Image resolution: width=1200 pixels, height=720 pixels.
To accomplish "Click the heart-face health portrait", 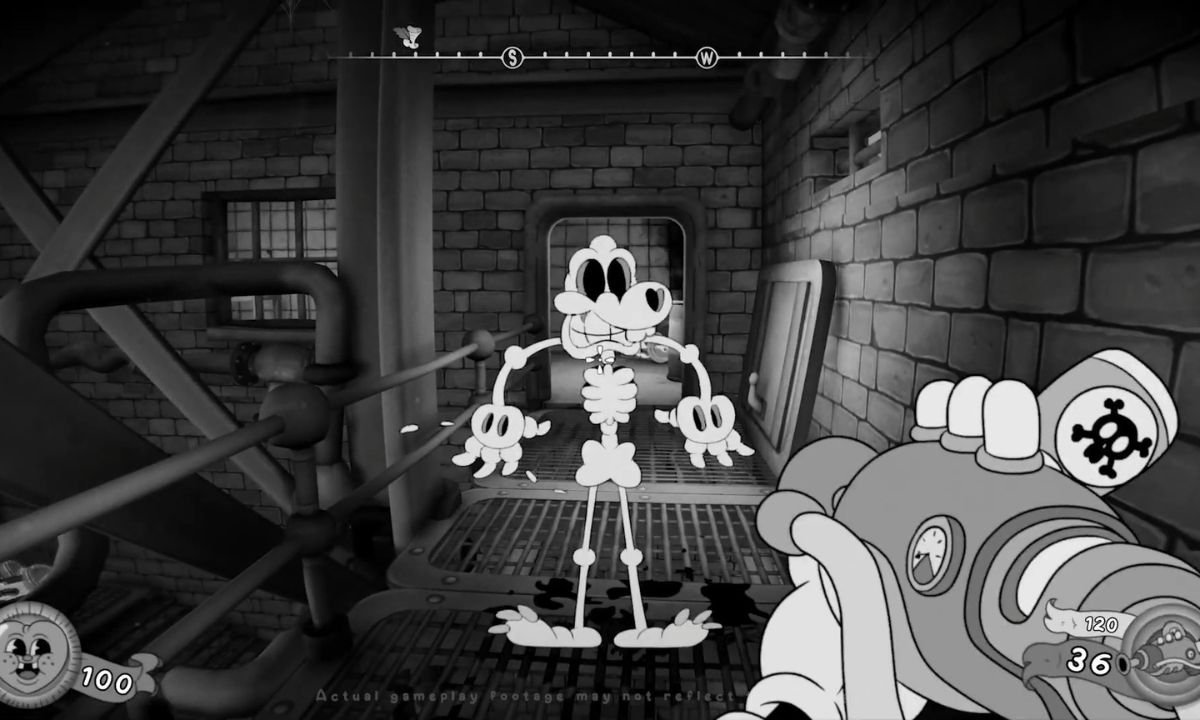I will pos(38,655).
